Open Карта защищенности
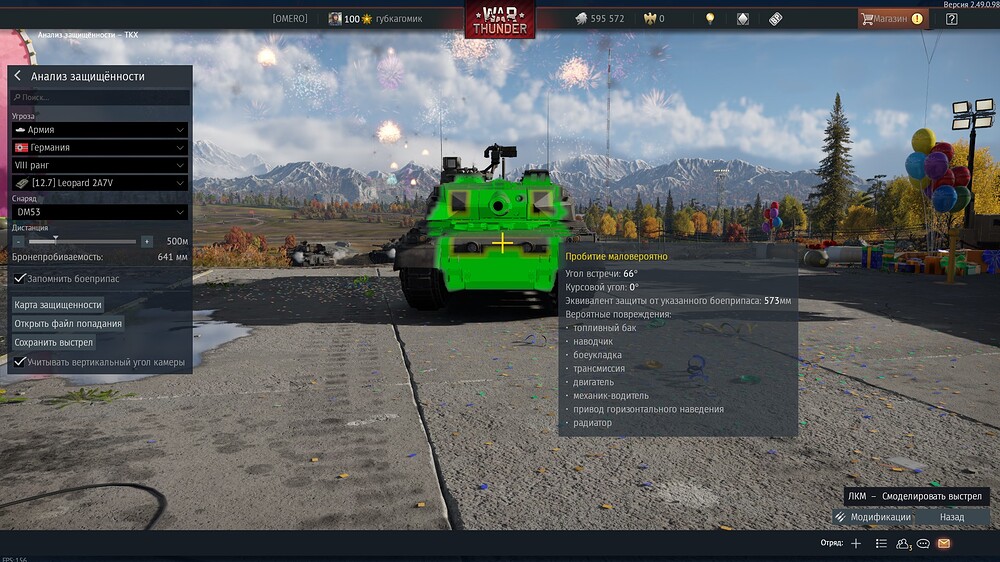Screen dimensions: 1000x562 (x=58, y=305)
